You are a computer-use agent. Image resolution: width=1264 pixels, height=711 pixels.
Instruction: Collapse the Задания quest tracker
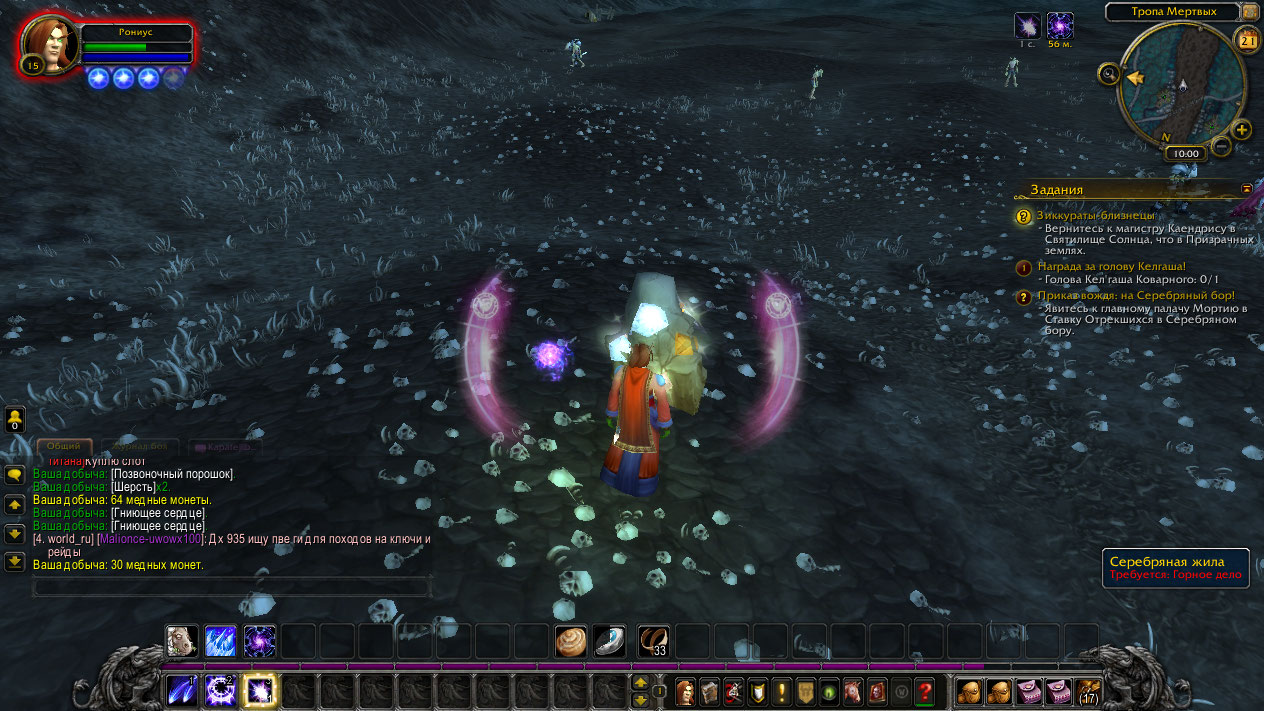(1246, 188)
